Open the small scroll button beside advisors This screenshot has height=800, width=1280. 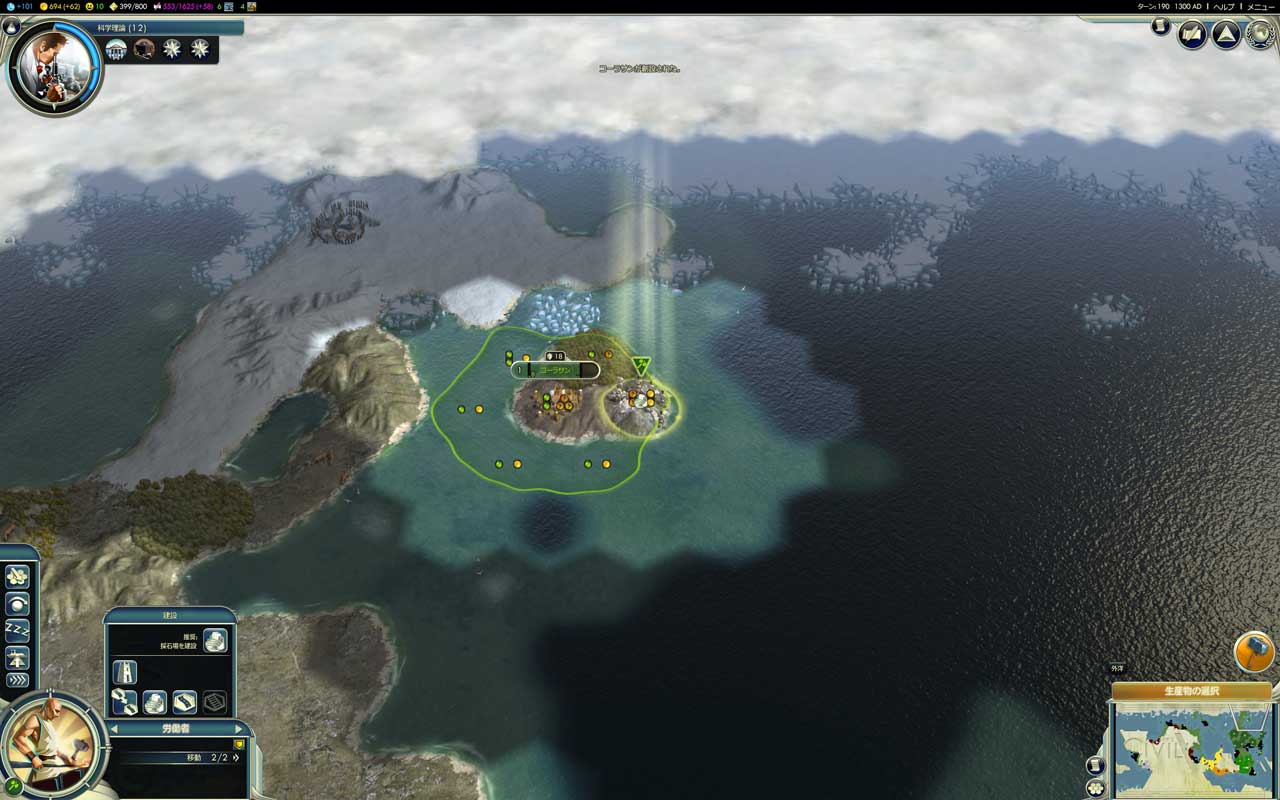[x=1160, y=27]
